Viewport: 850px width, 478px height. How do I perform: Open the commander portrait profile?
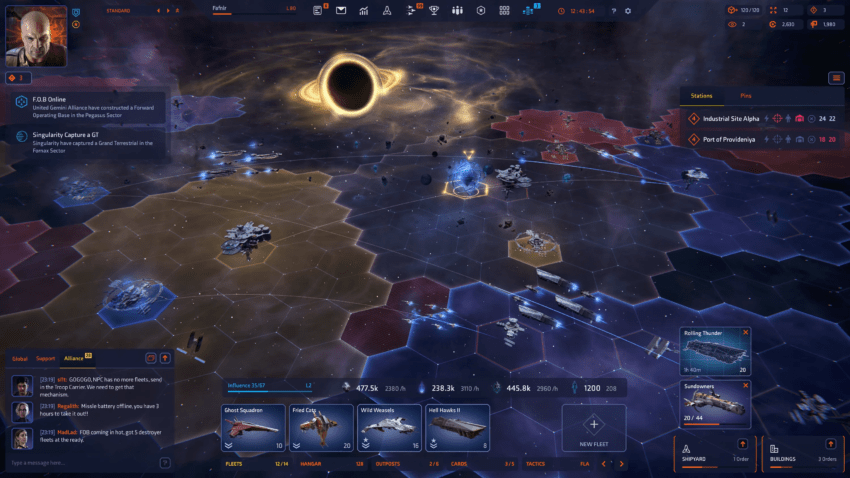point(37,32)
